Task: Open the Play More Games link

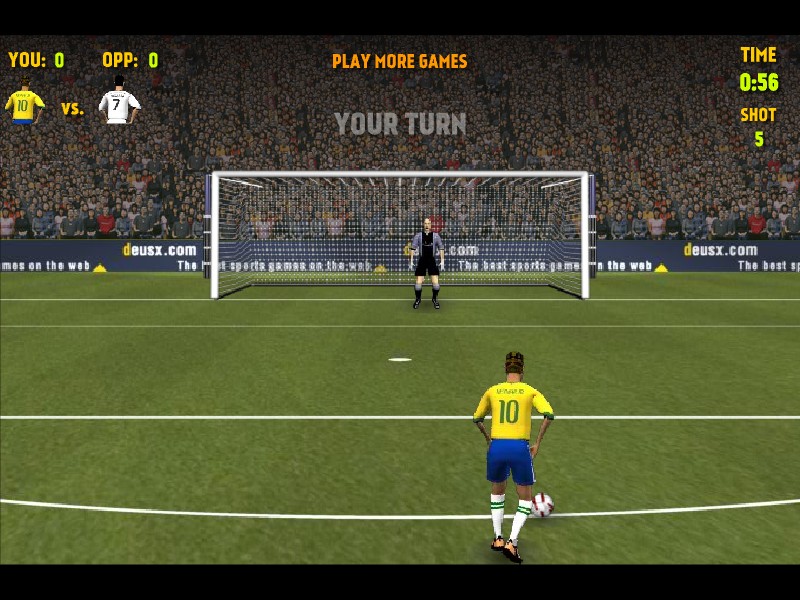Action: [x=399, y=61]
